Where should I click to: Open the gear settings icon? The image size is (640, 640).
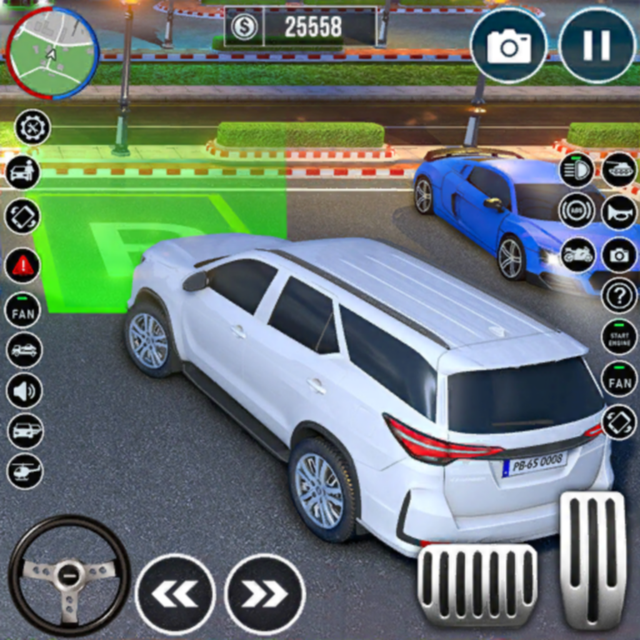[x=33, y=127]
